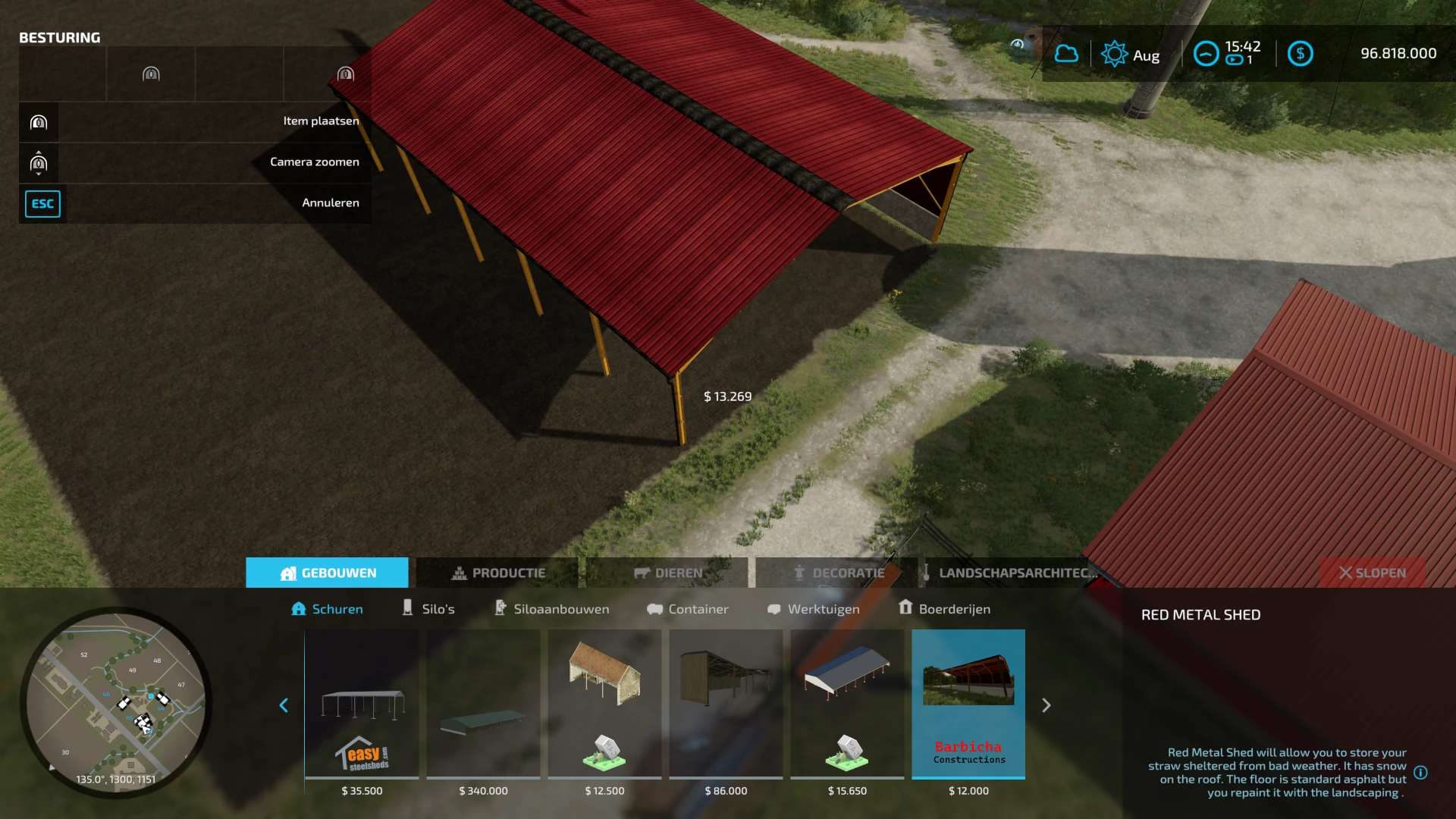Switch to the Gebouwen category tab
This screenshot has height=819, width=1456.
327,573
